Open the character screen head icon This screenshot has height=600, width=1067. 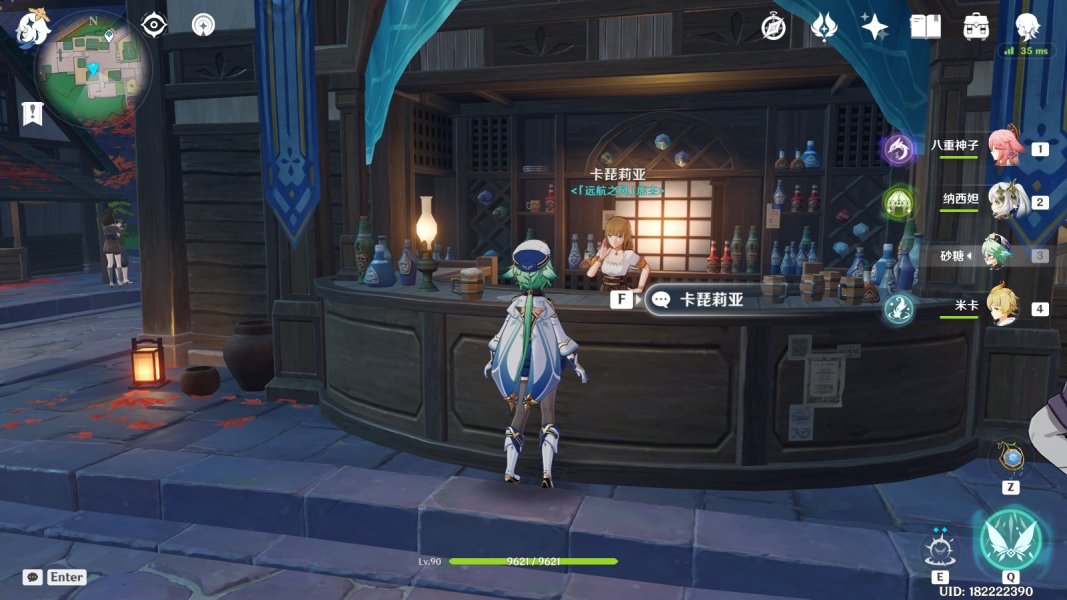(x=1027, y=25)
